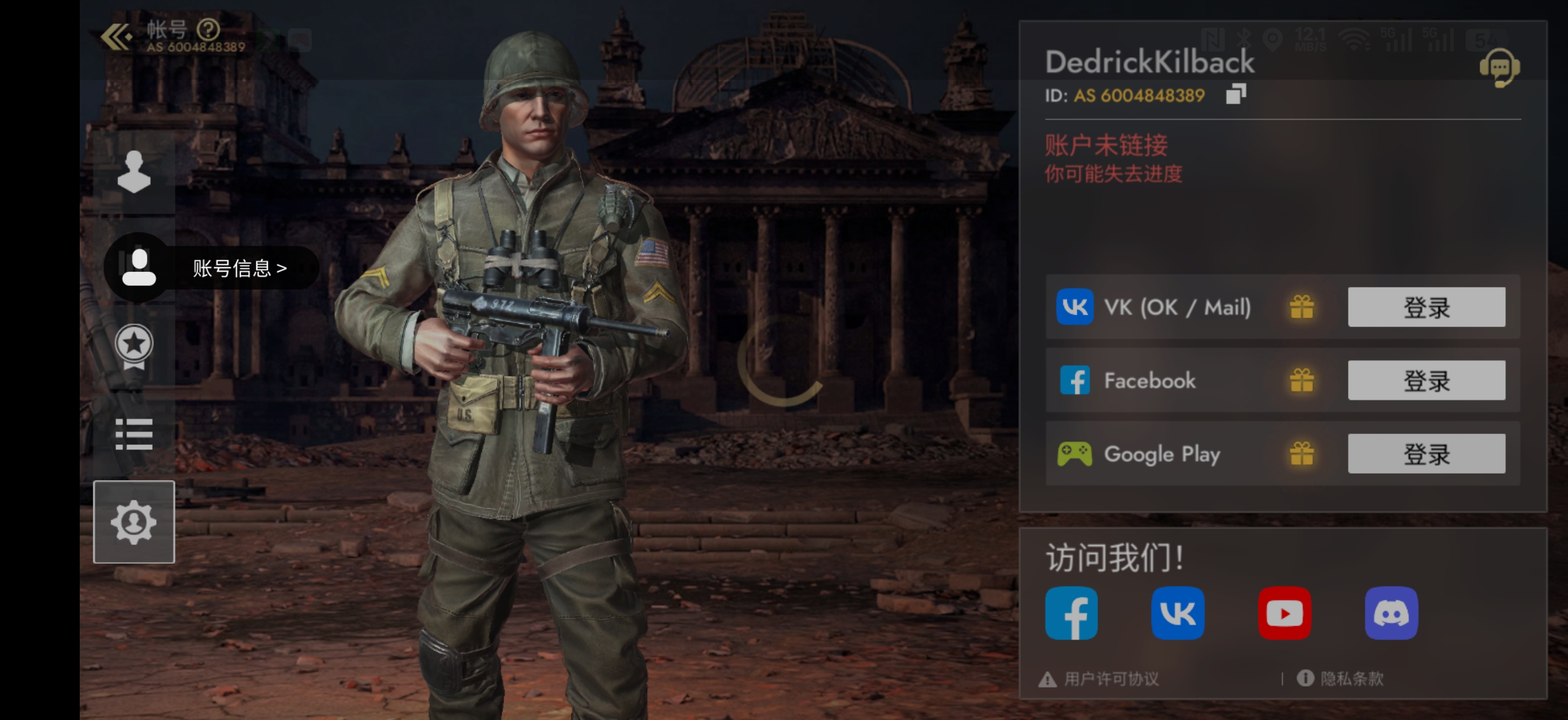The width and height of the screenshot is (1568, 720).
Task: Open the Facebook page under 访问我们
Action: pyautogui.click(x=1071, y=614)
